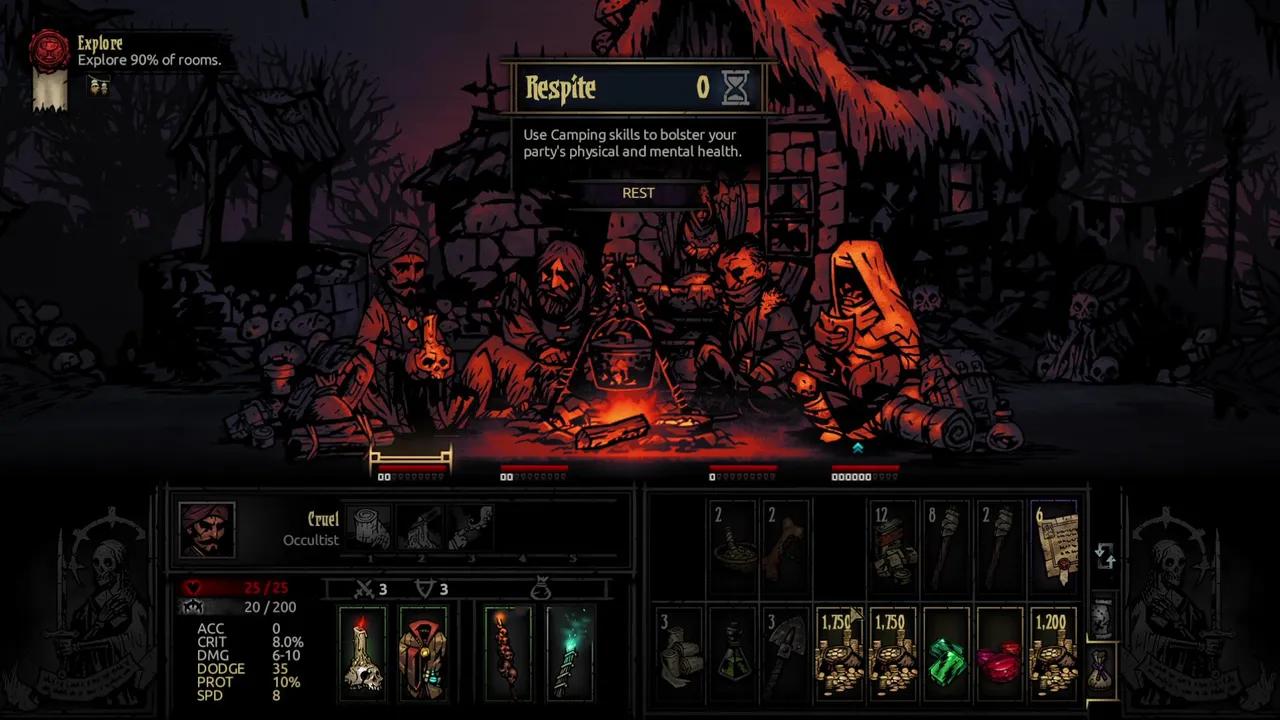
Task: Pick the torch stack of 8
Action: pyautogui.click(x=945, y=548)
